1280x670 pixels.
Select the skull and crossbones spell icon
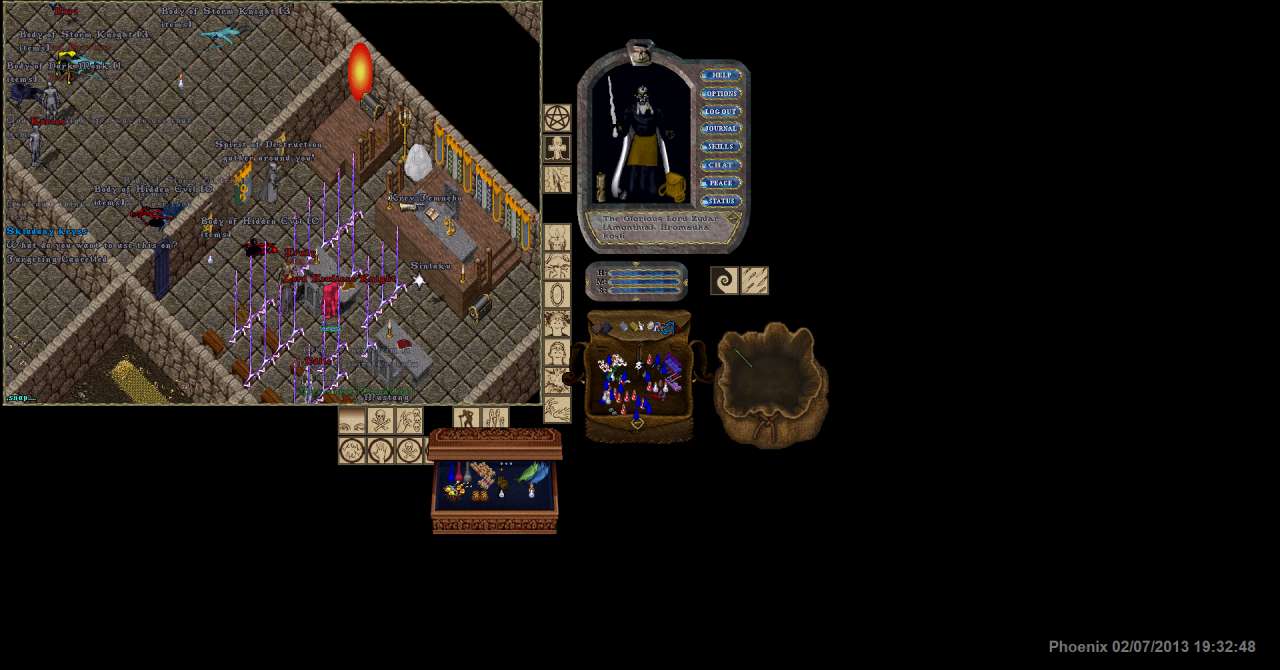tap(380, 421)
